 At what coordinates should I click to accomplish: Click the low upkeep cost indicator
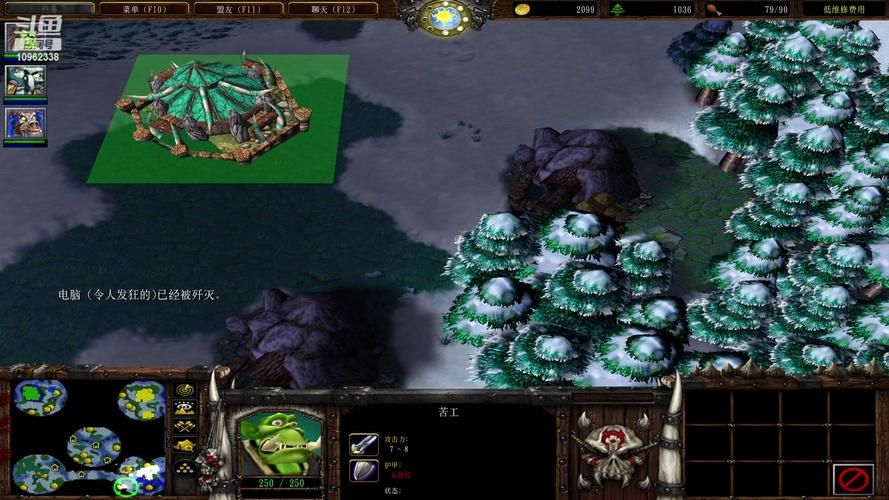(x=843, y=9)
